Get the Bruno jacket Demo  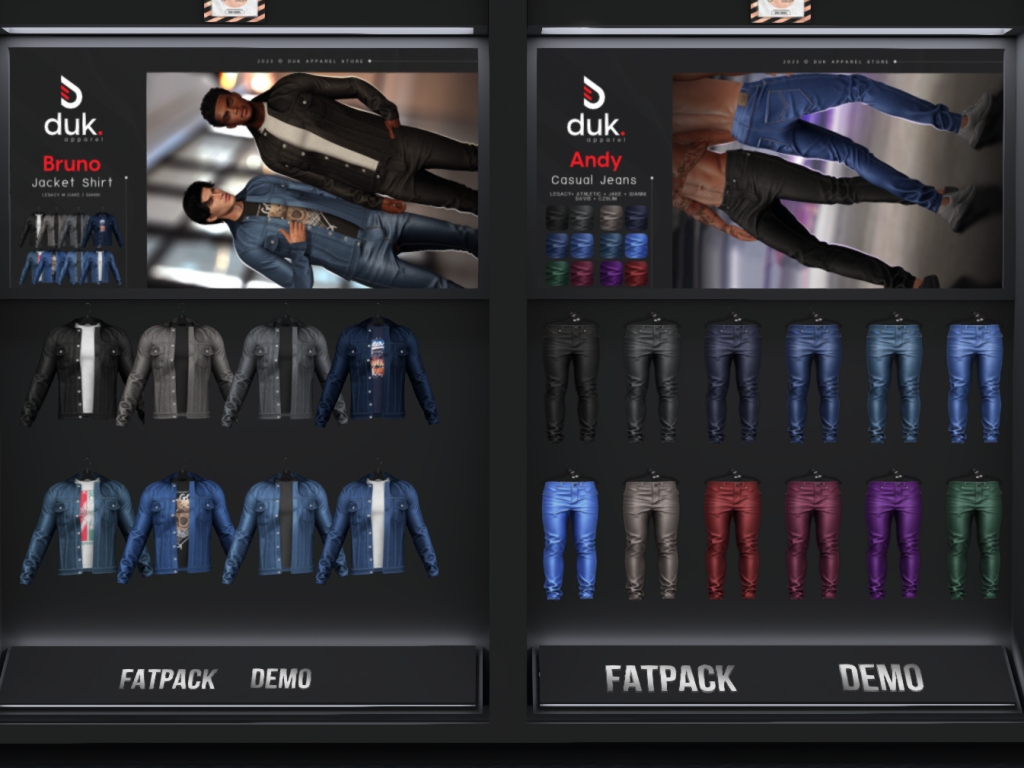tap(281, 679)
